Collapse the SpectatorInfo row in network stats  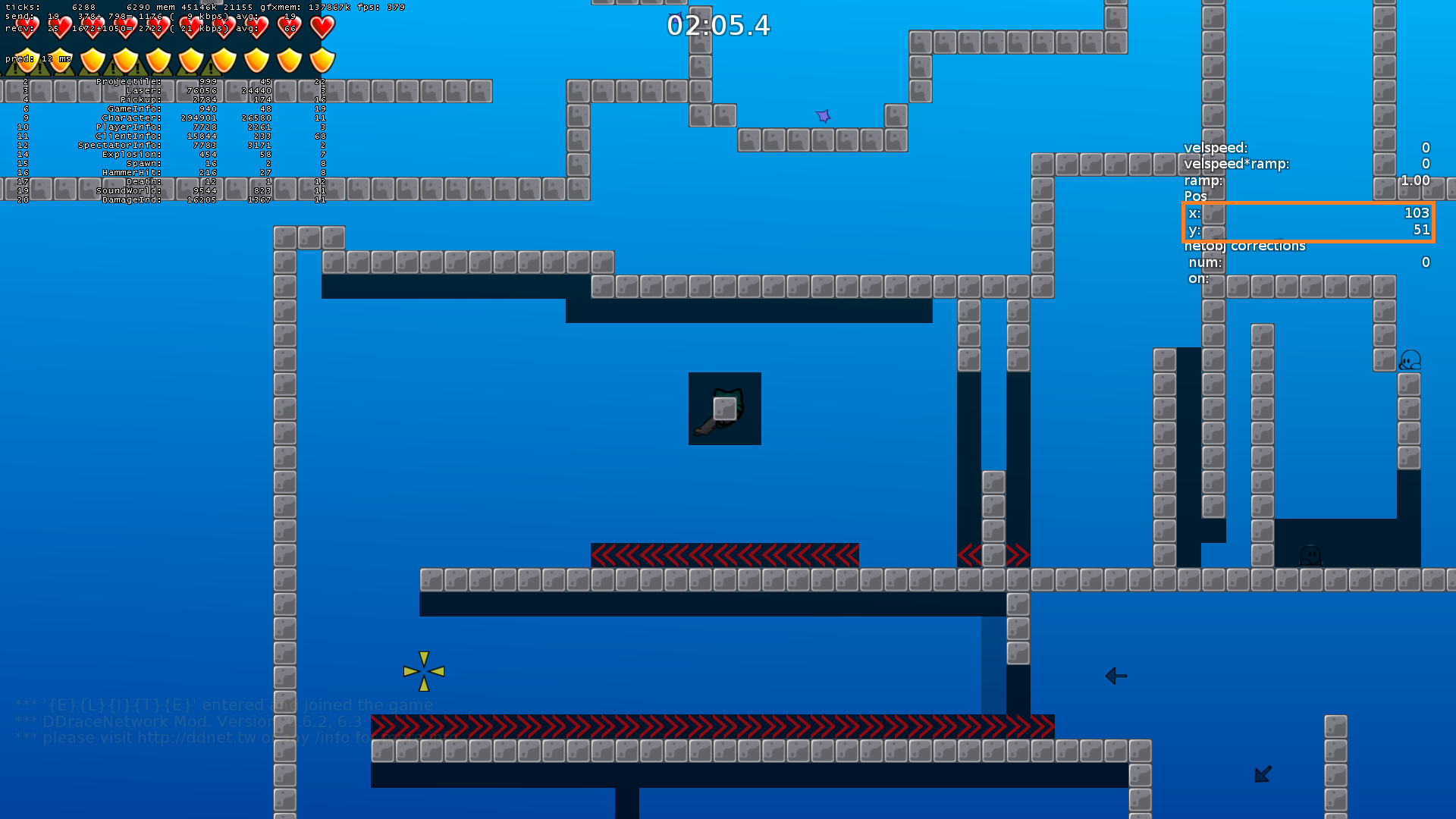pyautogui.click(x=121, y=145)
